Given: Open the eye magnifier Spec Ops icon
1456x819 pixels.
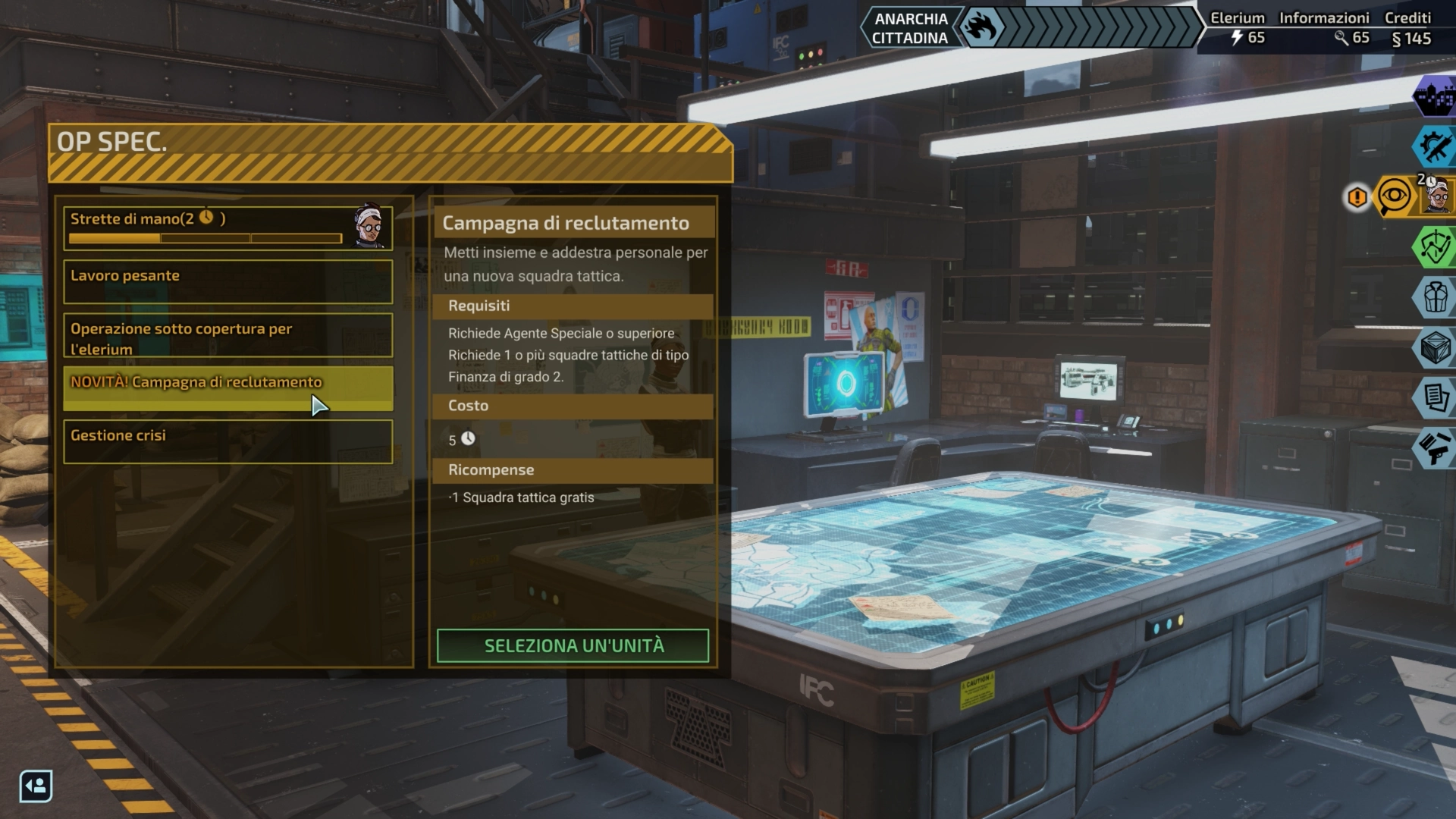Looking at the screenshot, I should (x=1395, y=197).
